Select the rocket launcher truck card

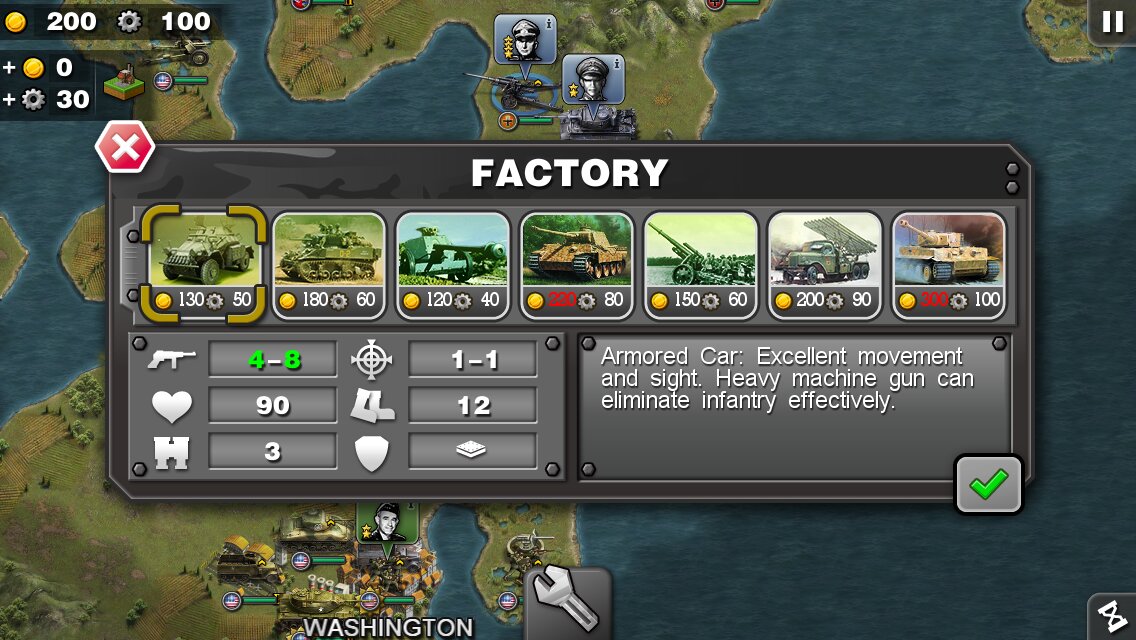pyautogui.click(x=825, y=264)
